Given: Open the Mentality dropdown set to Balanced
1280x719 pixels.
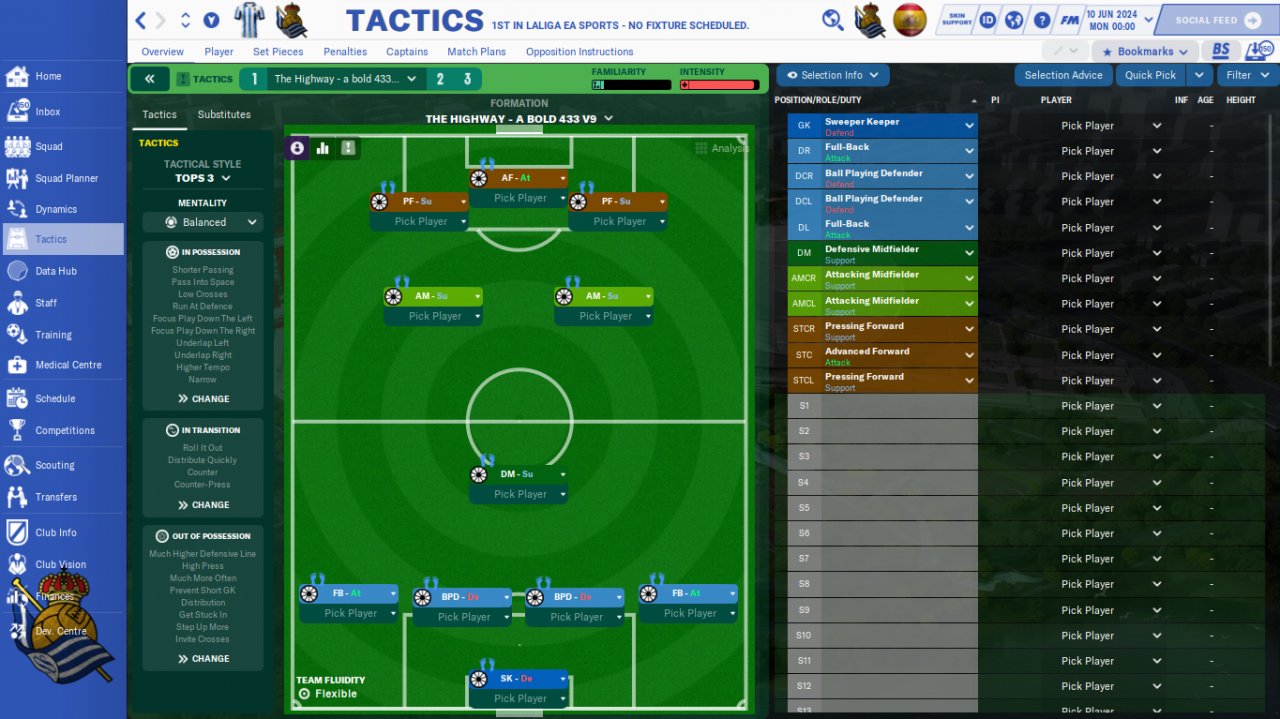Looking at the screenshot, I should pyautogui.click(x=203, y=222).
